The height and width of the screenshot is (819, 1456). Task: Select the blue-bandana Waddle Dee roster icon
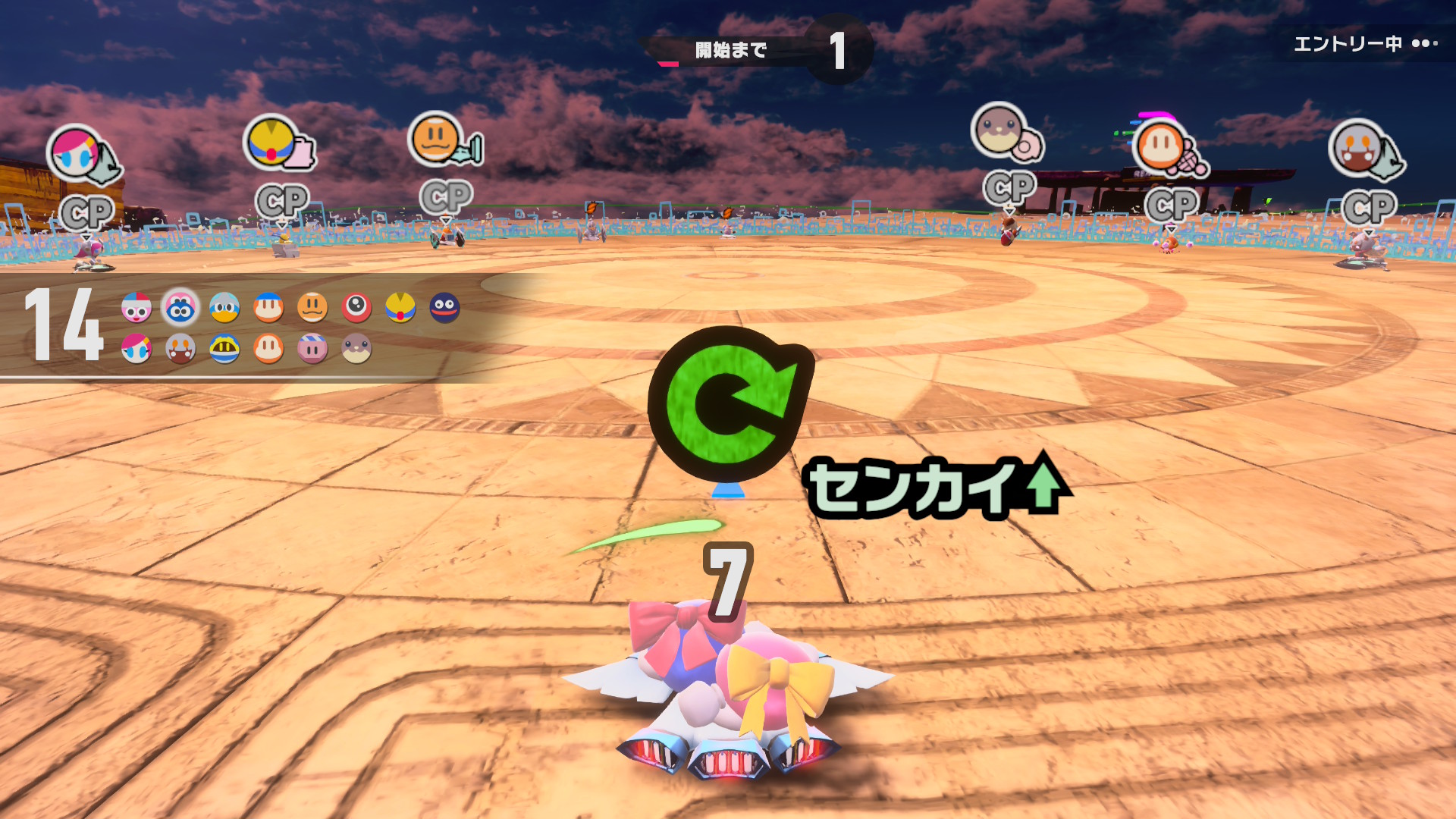pos(268,308)
